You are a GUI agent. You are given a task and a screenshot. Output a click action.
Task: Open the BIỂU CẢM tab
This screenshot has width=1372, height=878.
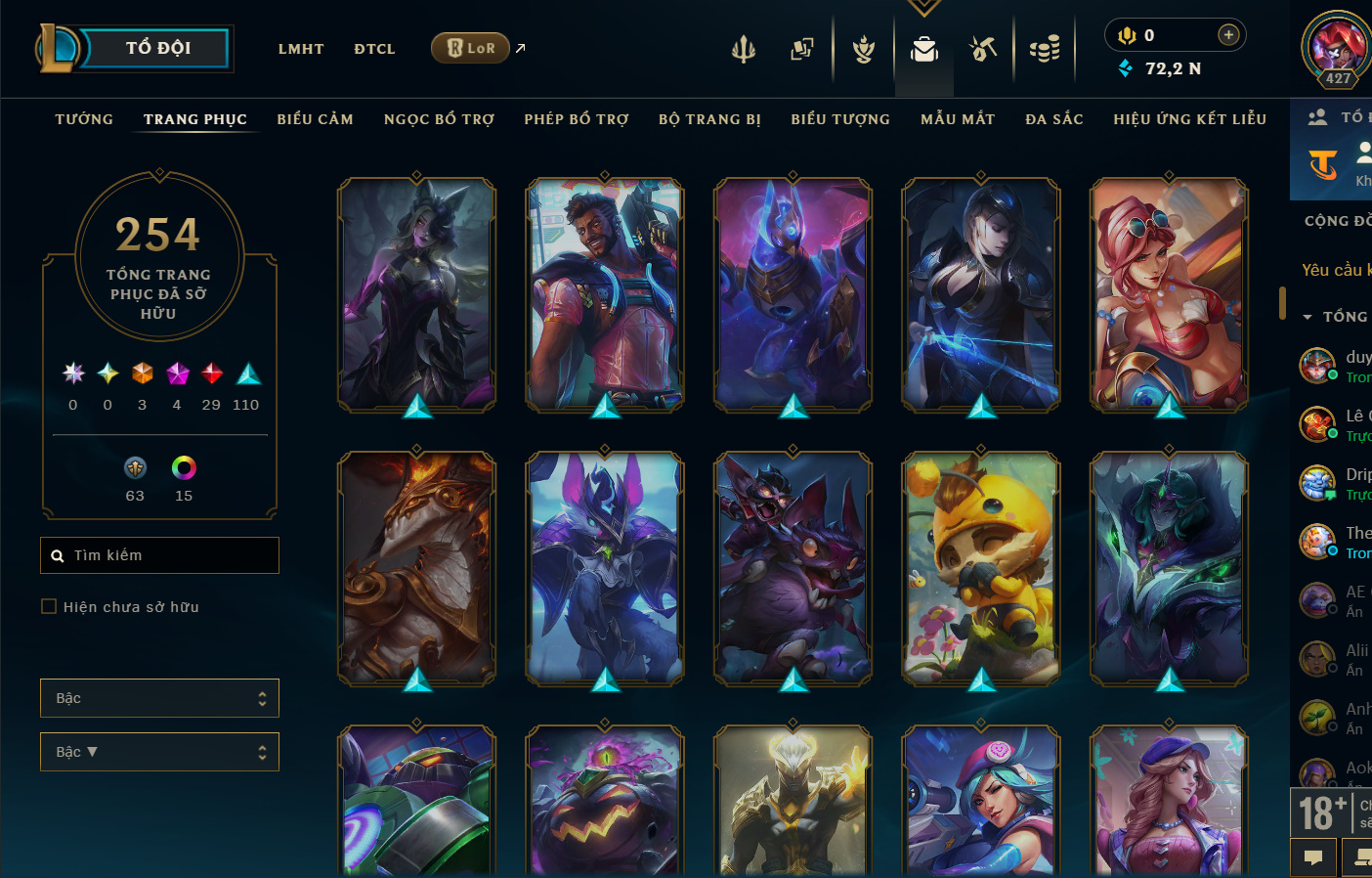(315, 119)
